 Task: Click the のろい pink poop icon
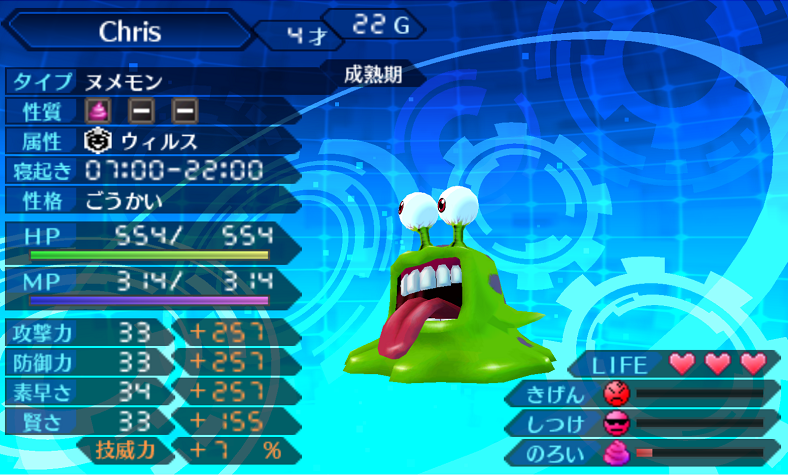[618, 452]
